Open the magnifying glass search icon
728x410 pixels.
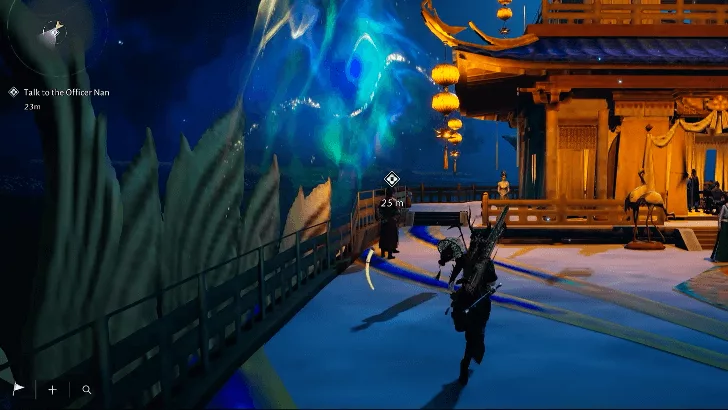coord(87,389)
